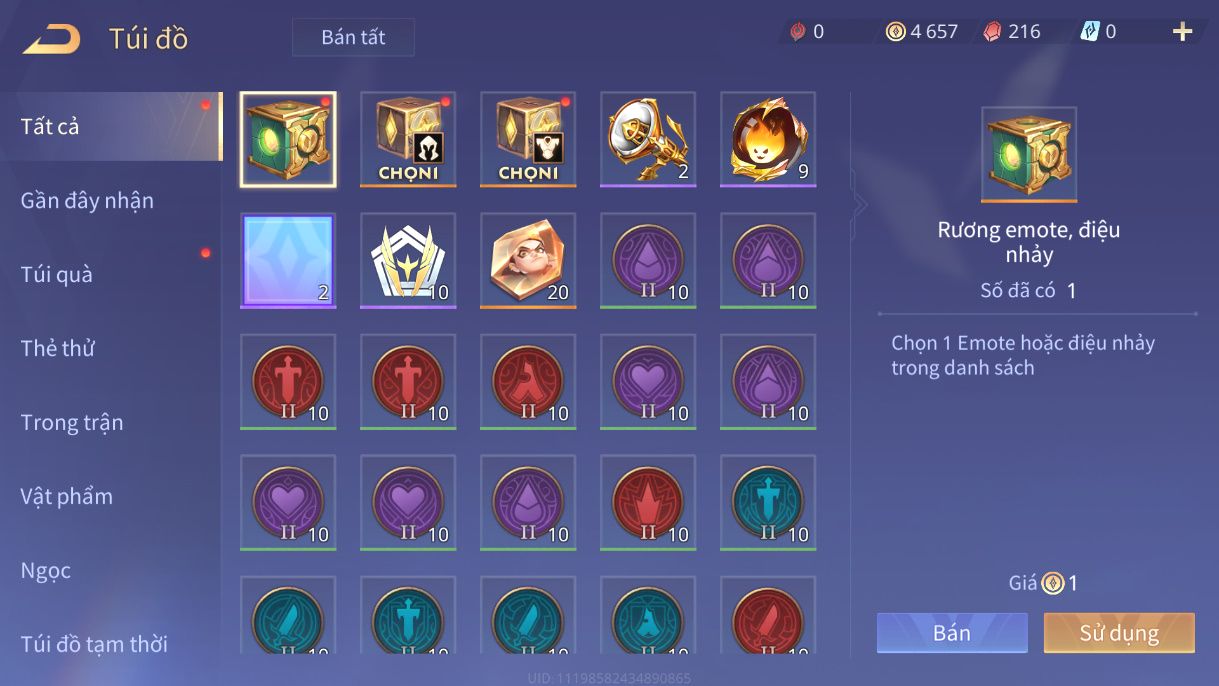Image resolution: width=1219 pixels, height=686 pixels.
Task: Switch to the Tất cả tab
Action: (x=50, y=127)
